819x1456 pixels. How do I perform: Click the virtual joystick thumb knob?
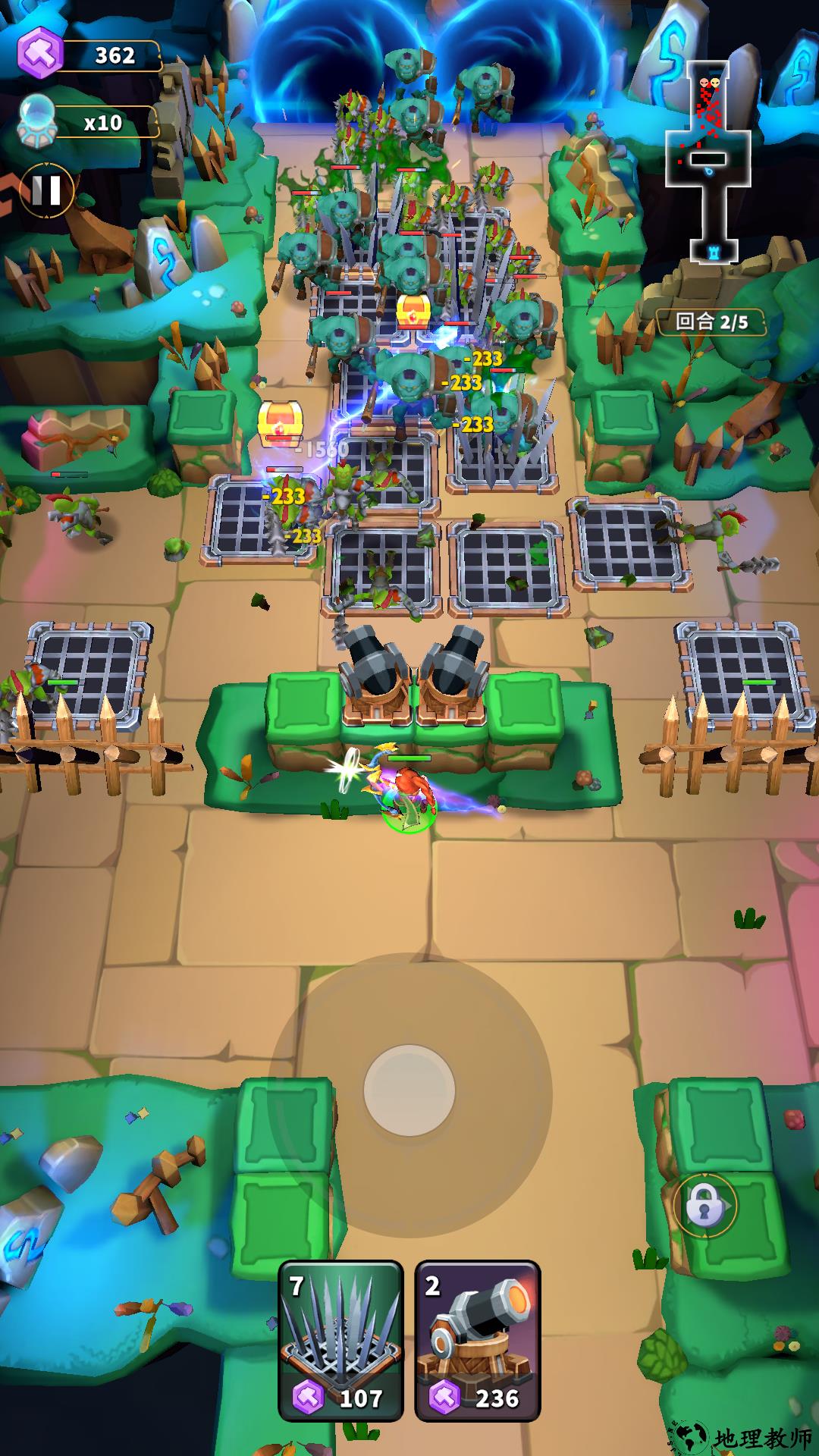(409, 1090)
